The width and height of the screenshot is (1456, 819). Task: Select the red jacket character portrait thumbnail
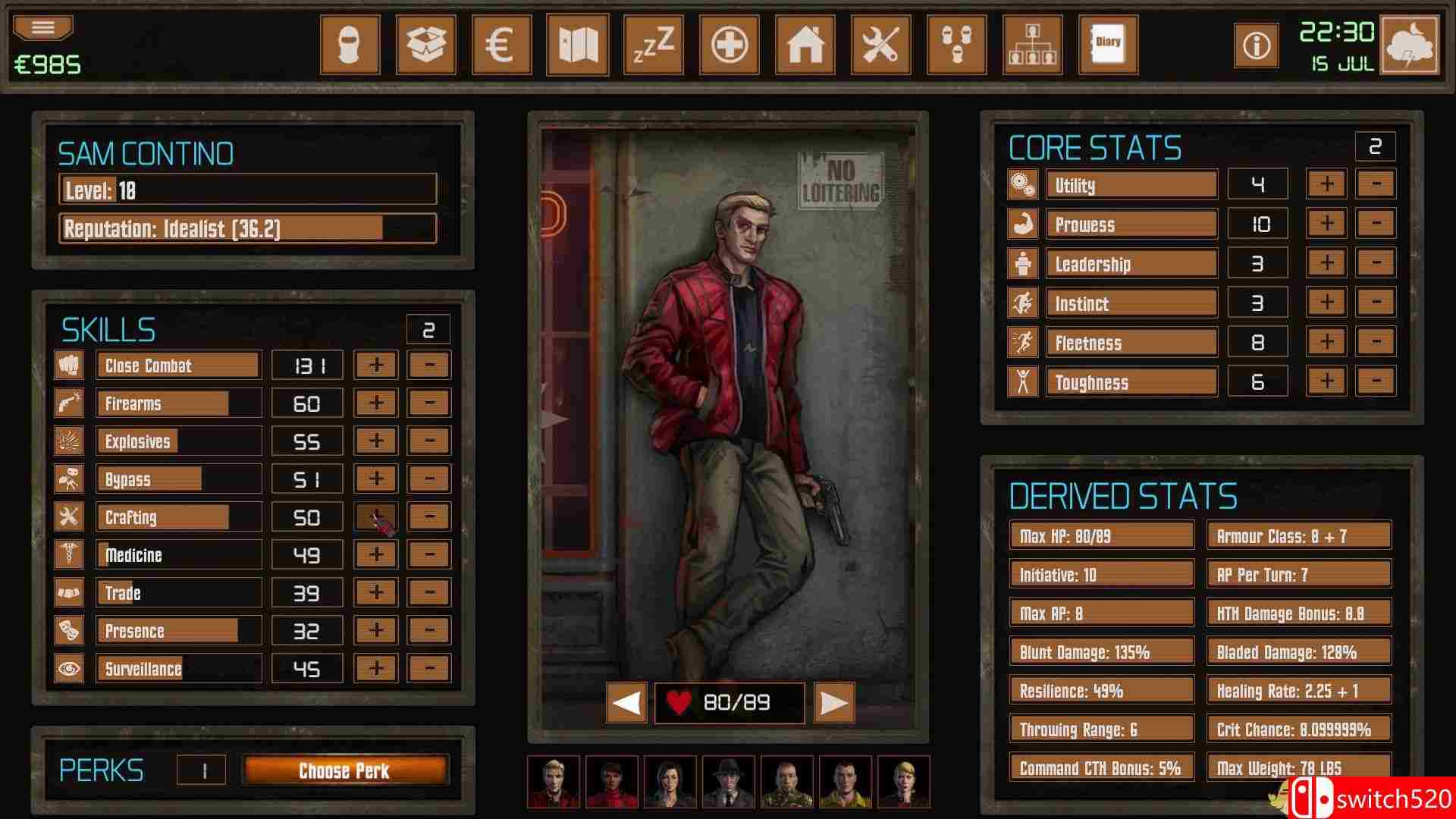tap(554, 782)
